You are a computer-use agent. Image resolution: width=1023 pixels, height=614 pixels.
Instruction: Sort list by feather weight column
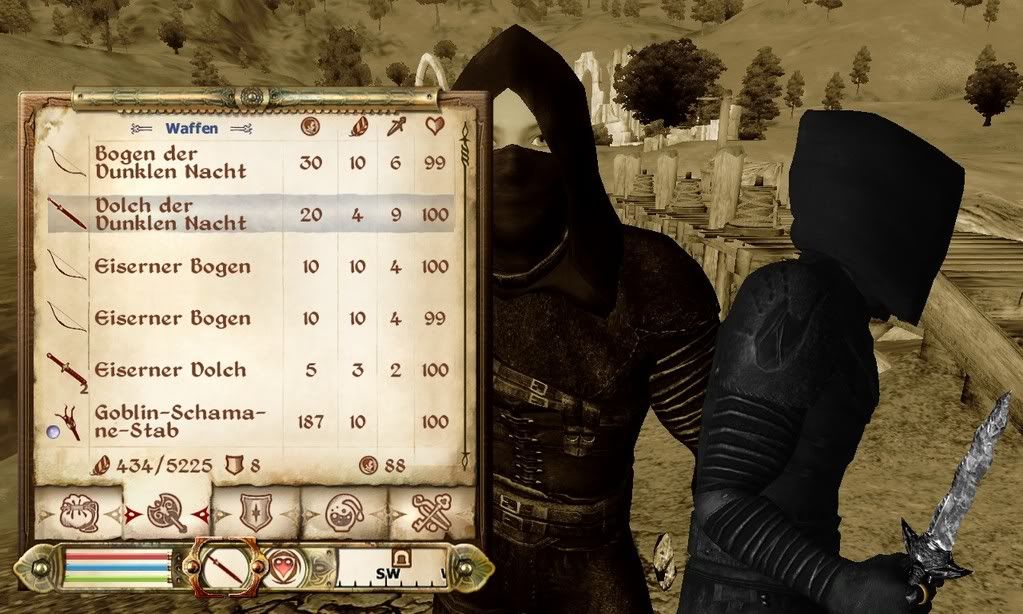pyautogui.click(x=357, y=127)
